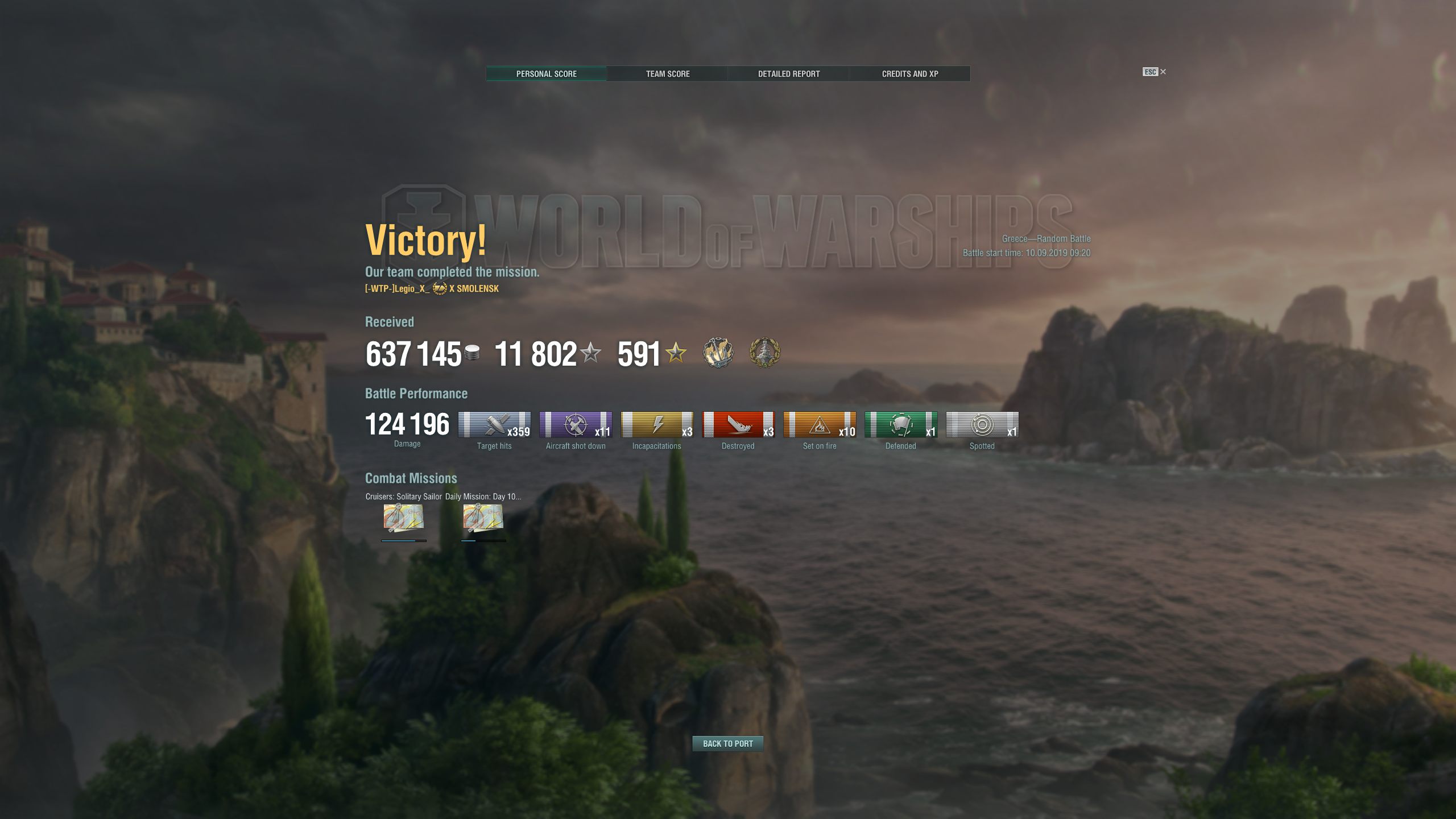Screen dimensions: 1456x819
Task: Click the Destroyed ribbon
Action: tap(738, 425)
